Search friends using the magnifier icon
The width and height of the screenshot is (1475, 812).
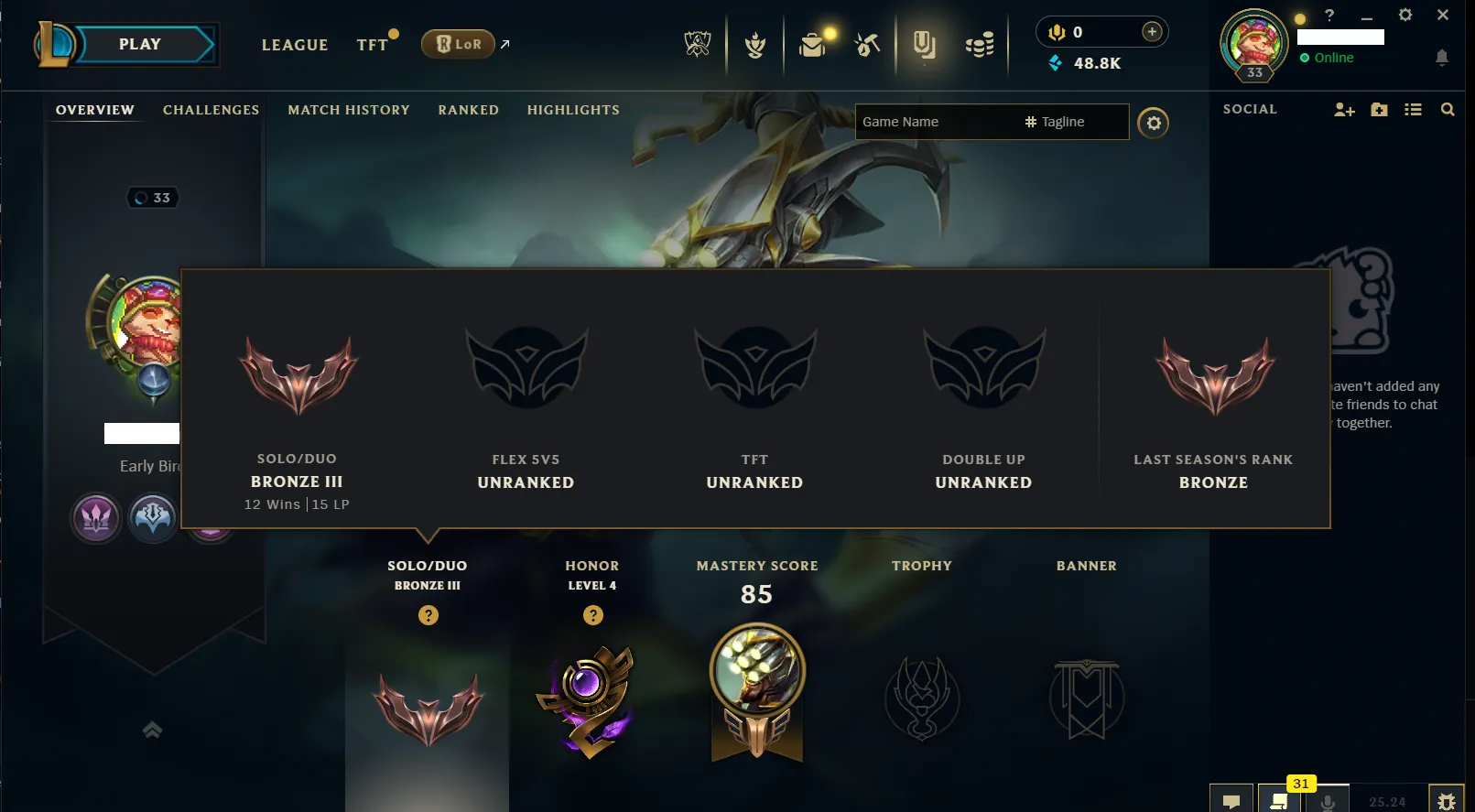point(1448,109)
